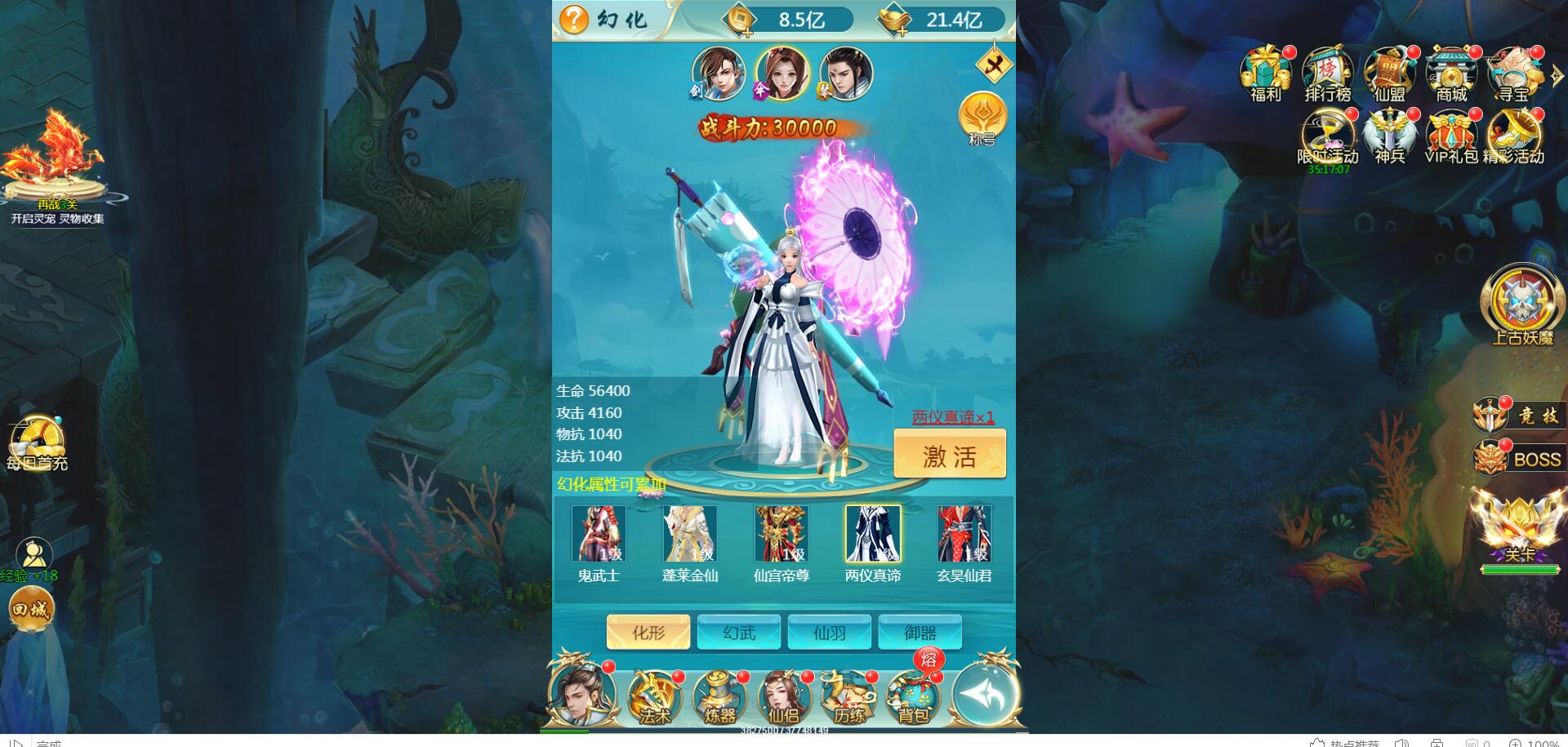Open the 炼器 forging menu
The height and width of the screenshot is (747, 1568).
(x=719, y=698)
